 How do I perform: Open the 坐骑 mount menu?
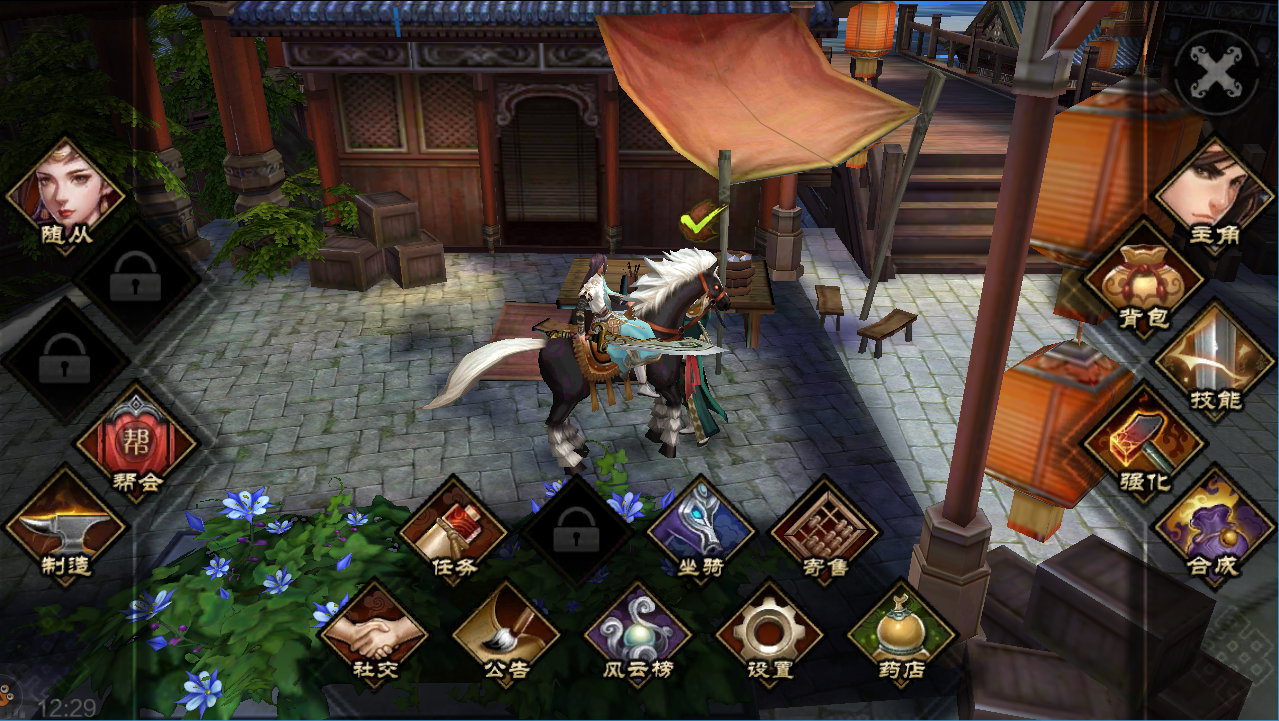[700, 529]
